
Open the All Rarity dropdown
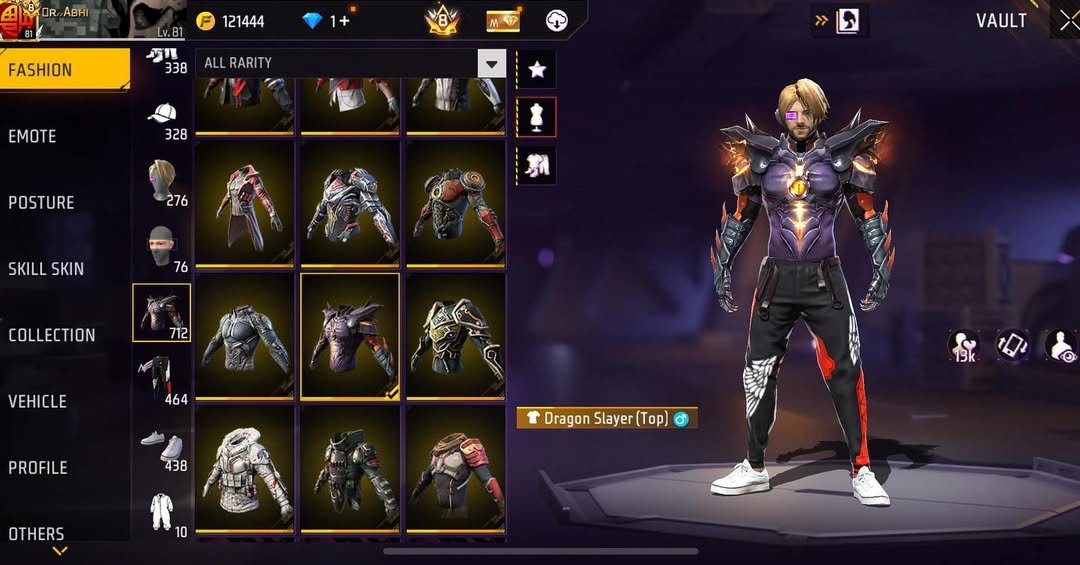pyautogui.click(x=350, y=63)
